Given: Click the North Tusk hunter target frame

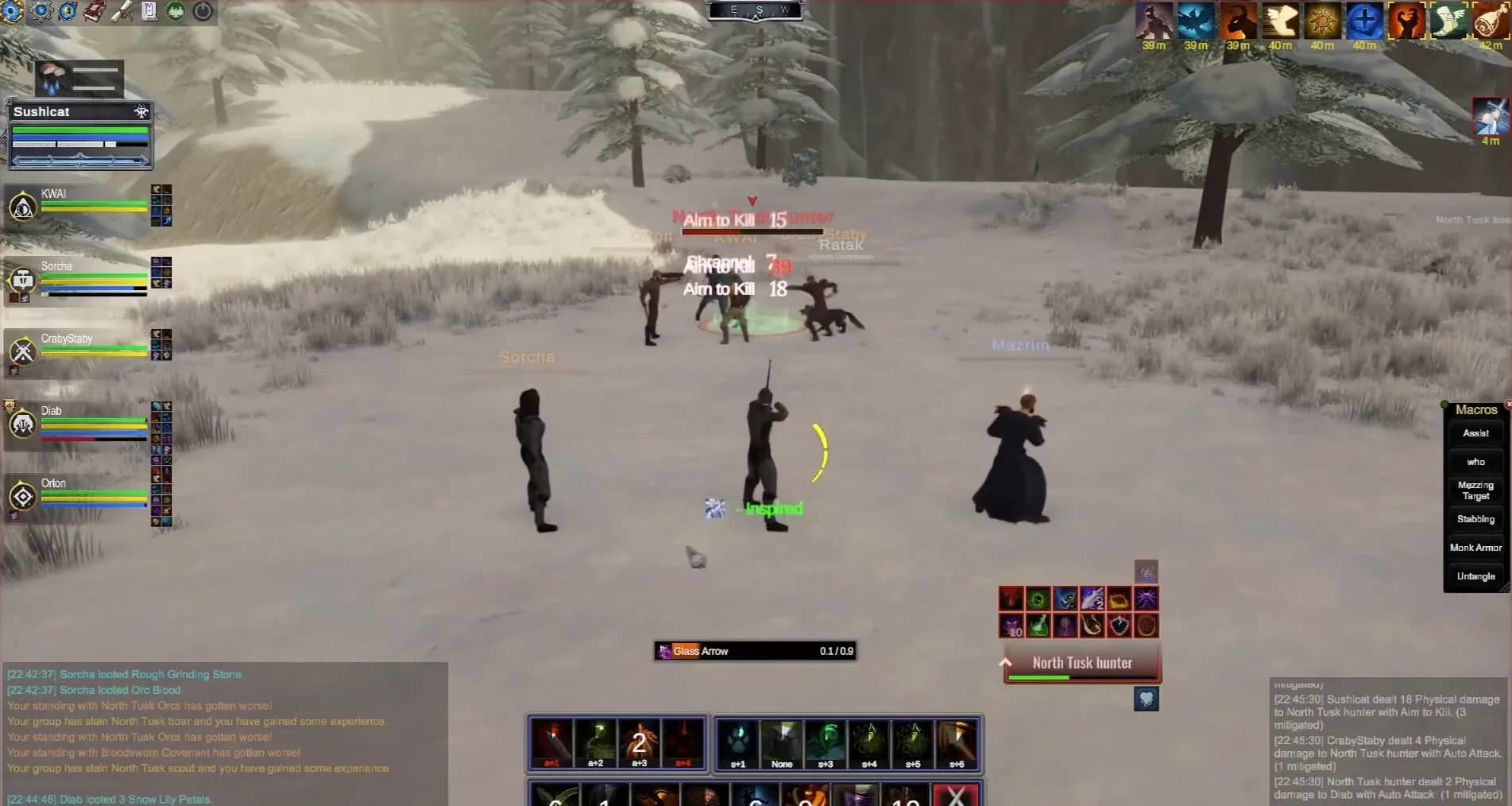Looking at the screenshot, I should point(1082,665).
